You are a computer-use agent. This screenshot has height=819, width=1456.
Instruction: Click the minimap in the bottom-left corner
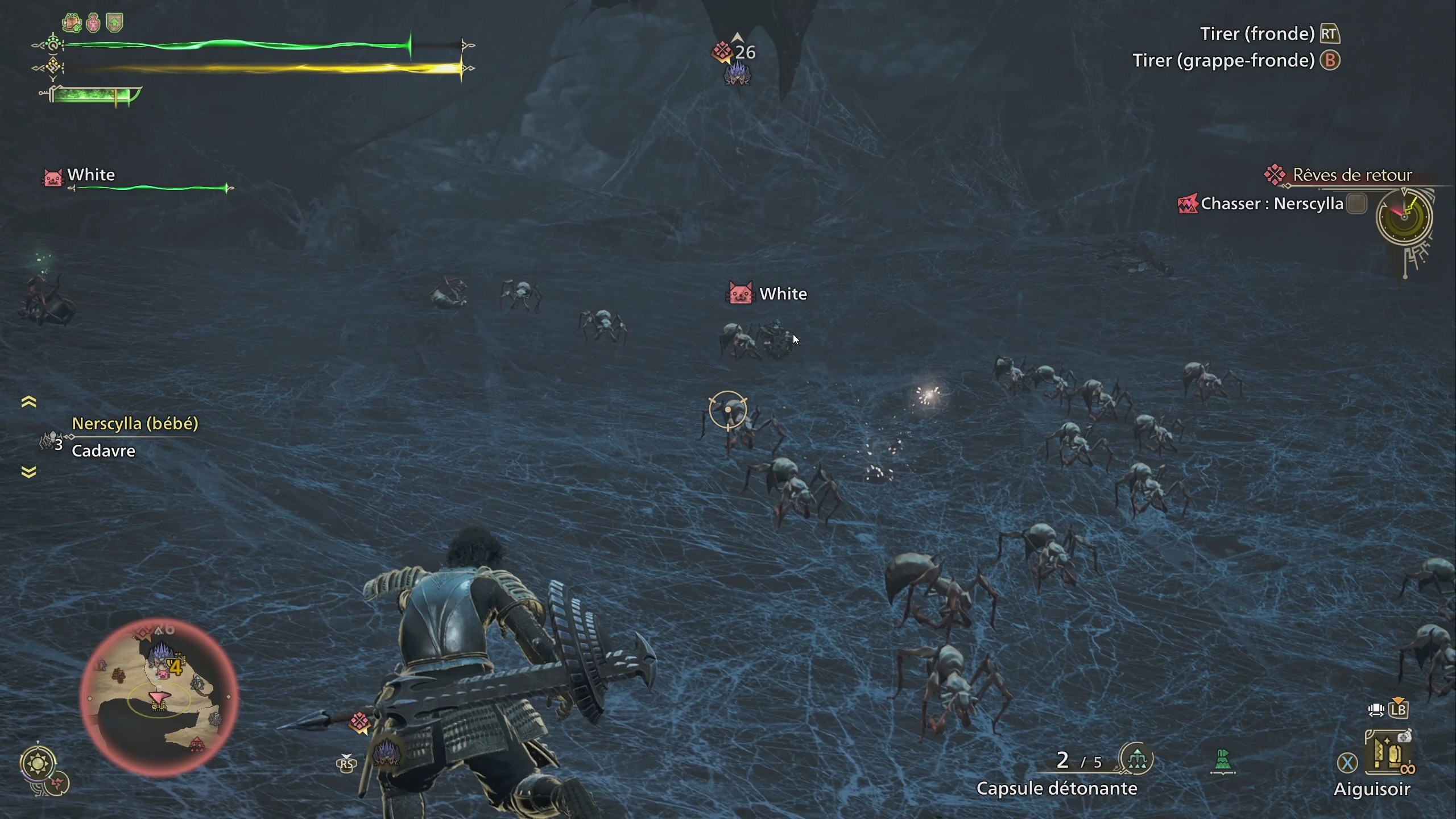pos(159,698)
